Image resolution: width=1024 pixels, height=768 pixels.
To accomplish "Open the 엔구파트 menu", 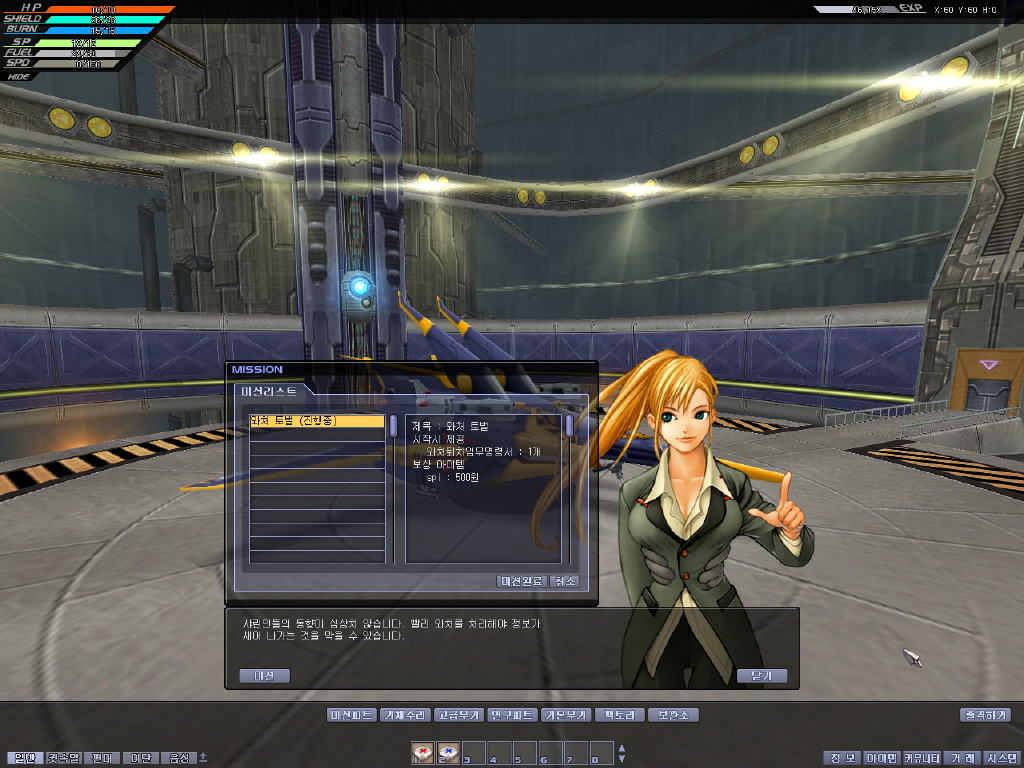I will pos(513,715).
